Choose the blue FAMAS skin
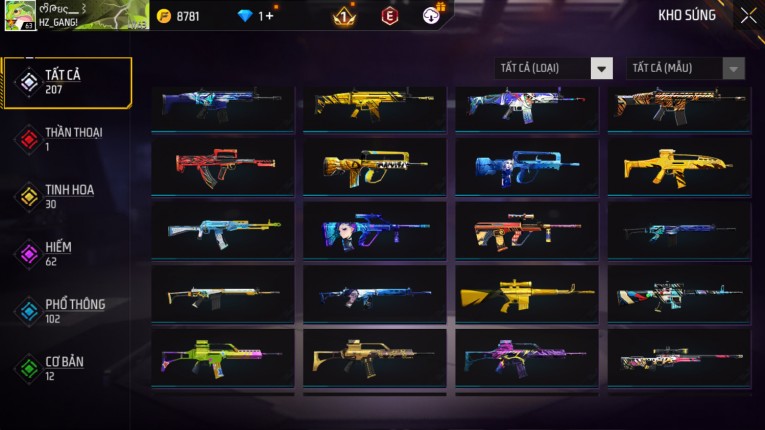Viewport: 765px width, 430px height. tap(527, 166)
